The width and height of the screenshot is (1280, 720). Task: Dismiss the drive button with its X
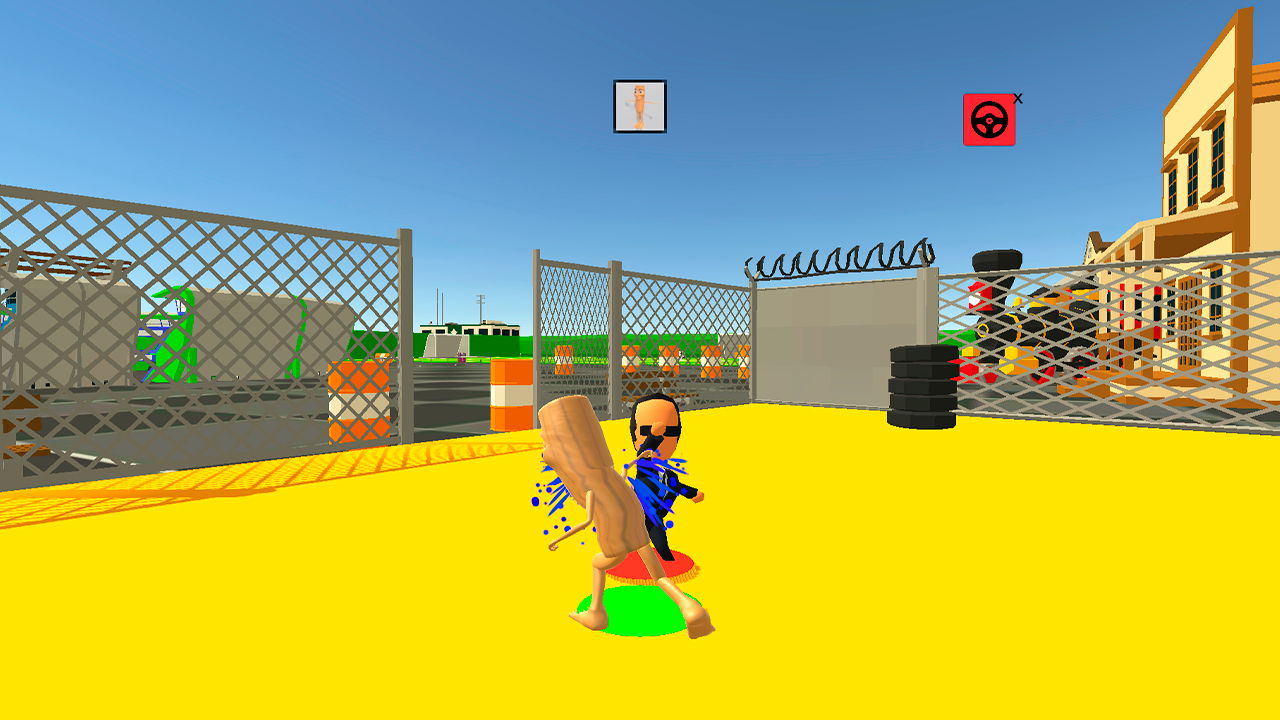[x=1017, y=97]
